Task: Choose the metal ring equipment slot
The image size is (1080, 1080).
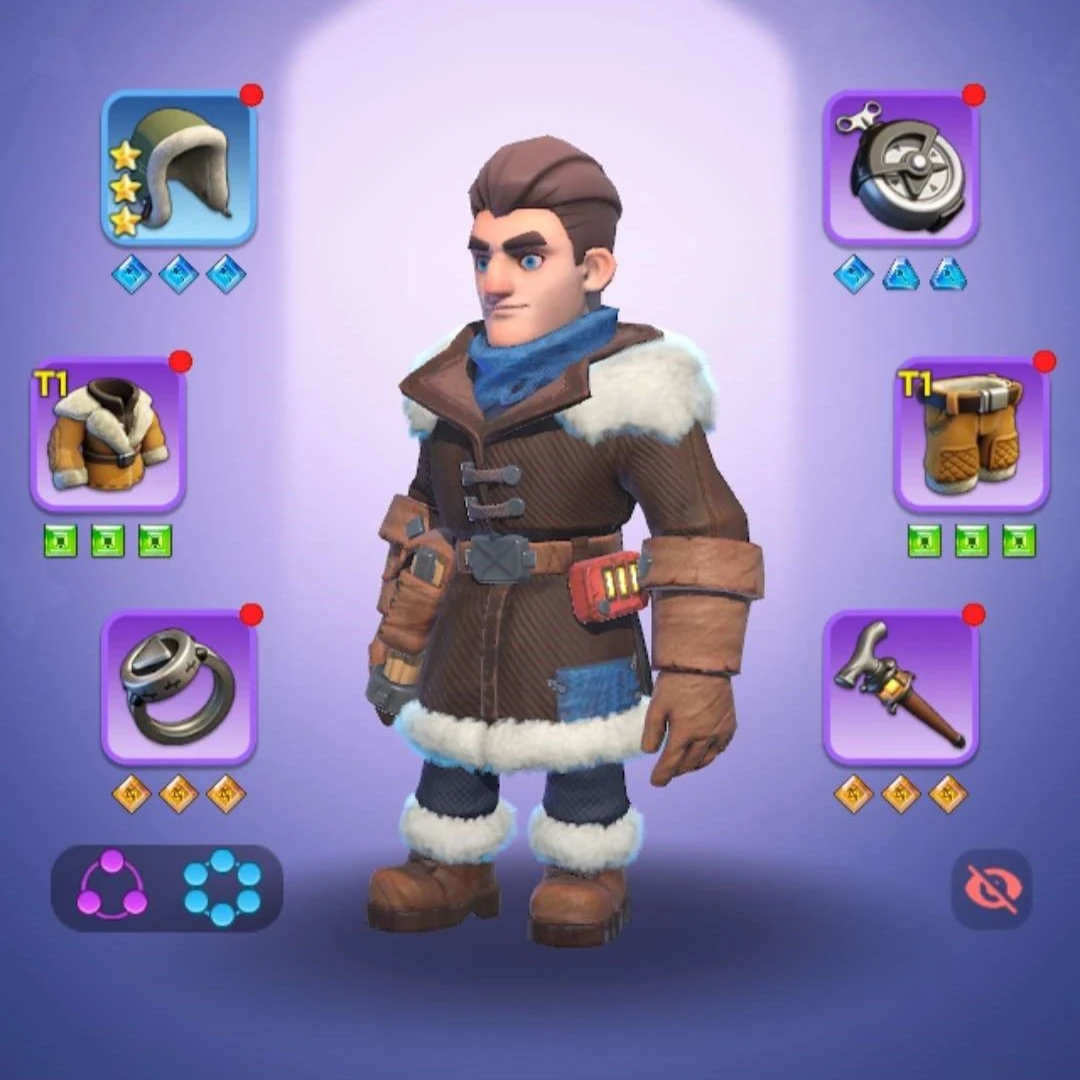Action: click(179, 688)
